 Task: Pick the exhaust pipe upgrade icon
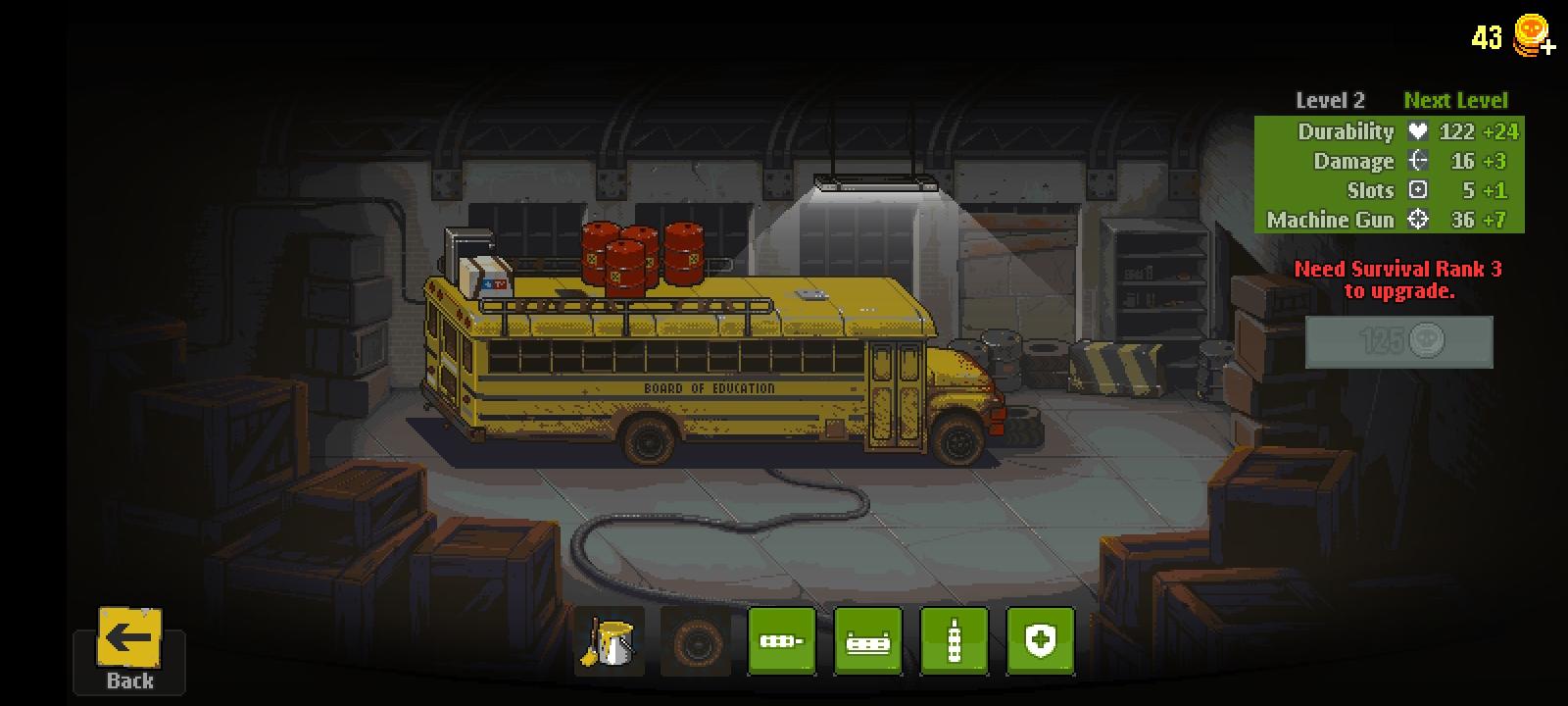point(954,642)
